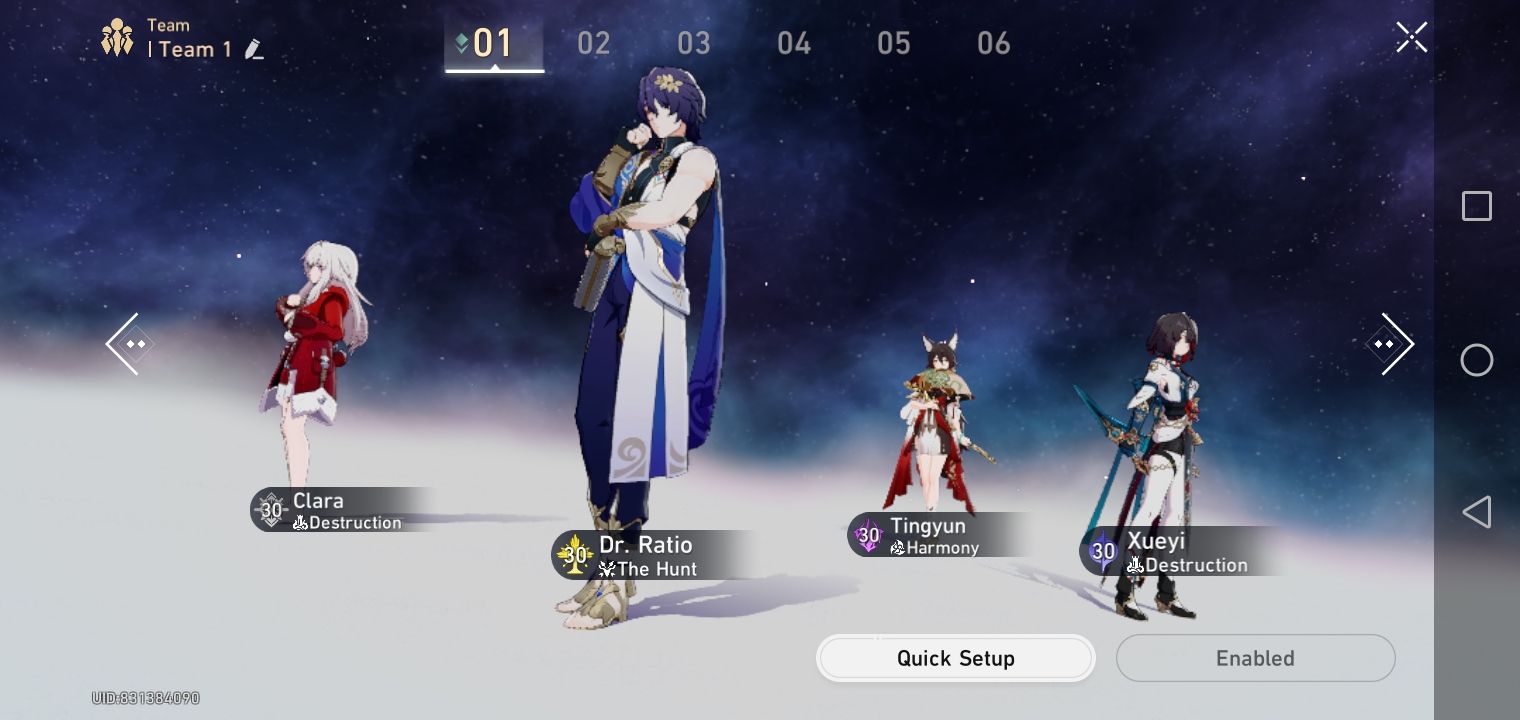The width and height of the screenshot is (1520, 720).
Task: Select team tab 03
Action: 694,43
